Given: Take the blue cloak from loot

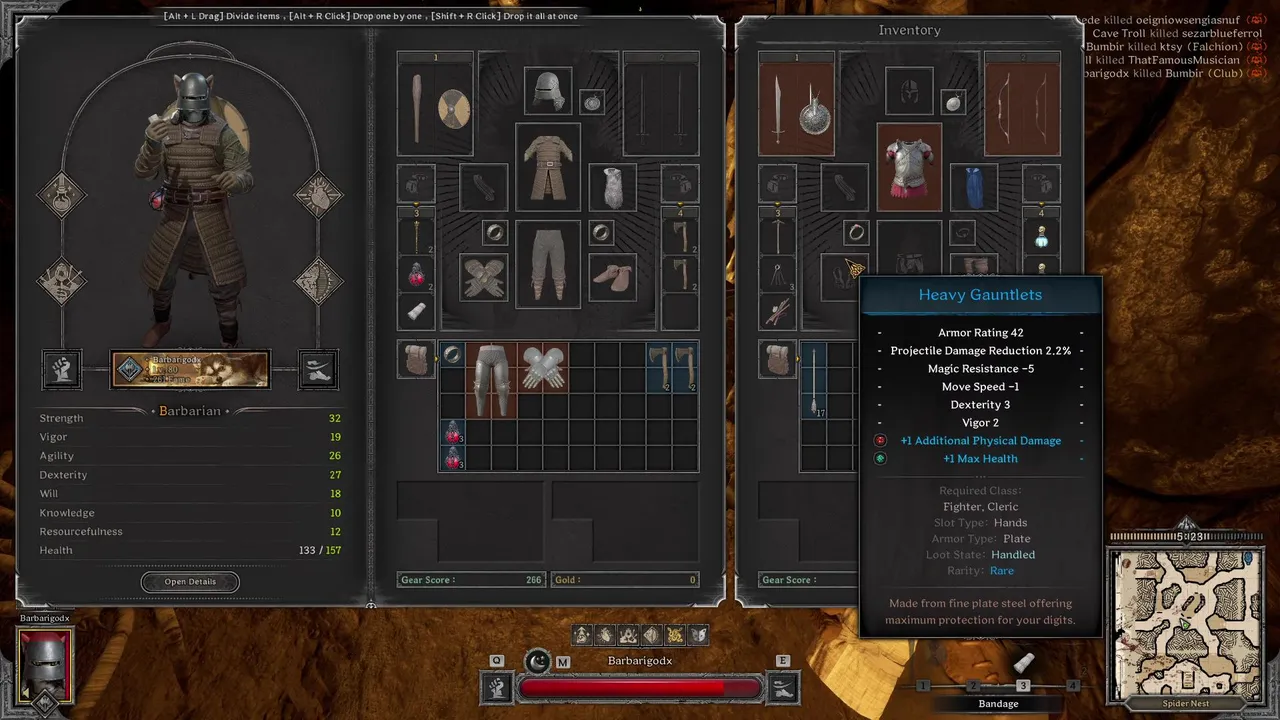Looking at the screenshot, I should pos(974,187).
